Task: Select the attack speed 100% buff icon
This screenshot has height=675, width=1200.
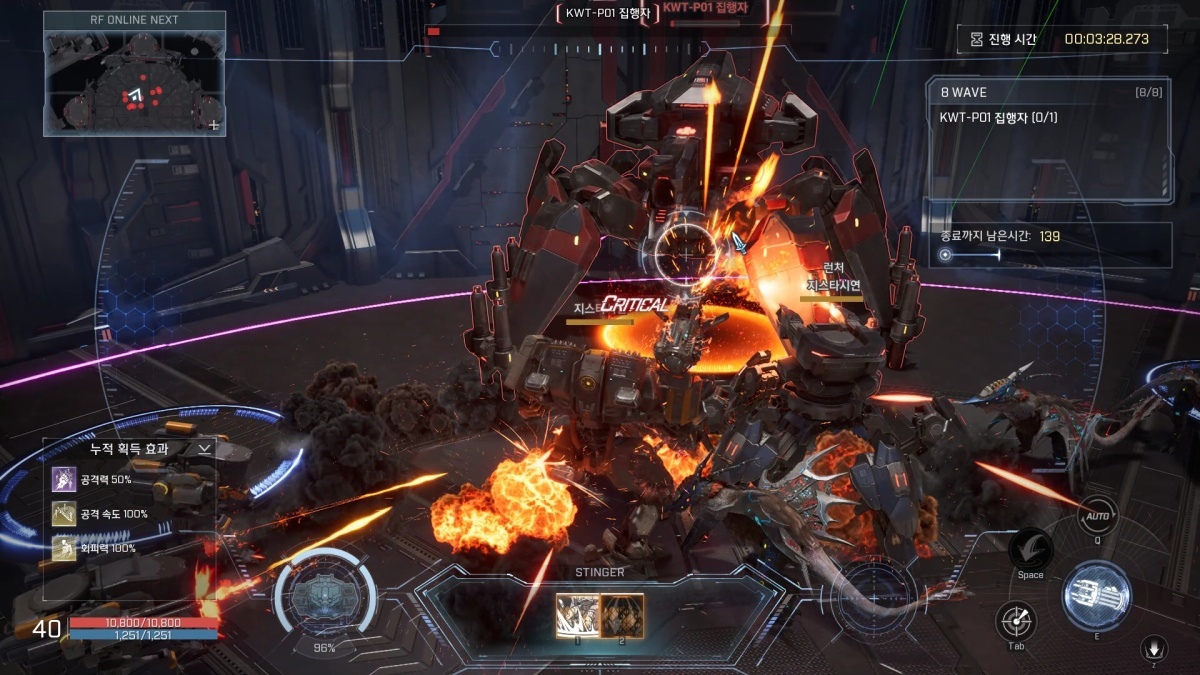Action: (64, 514)
